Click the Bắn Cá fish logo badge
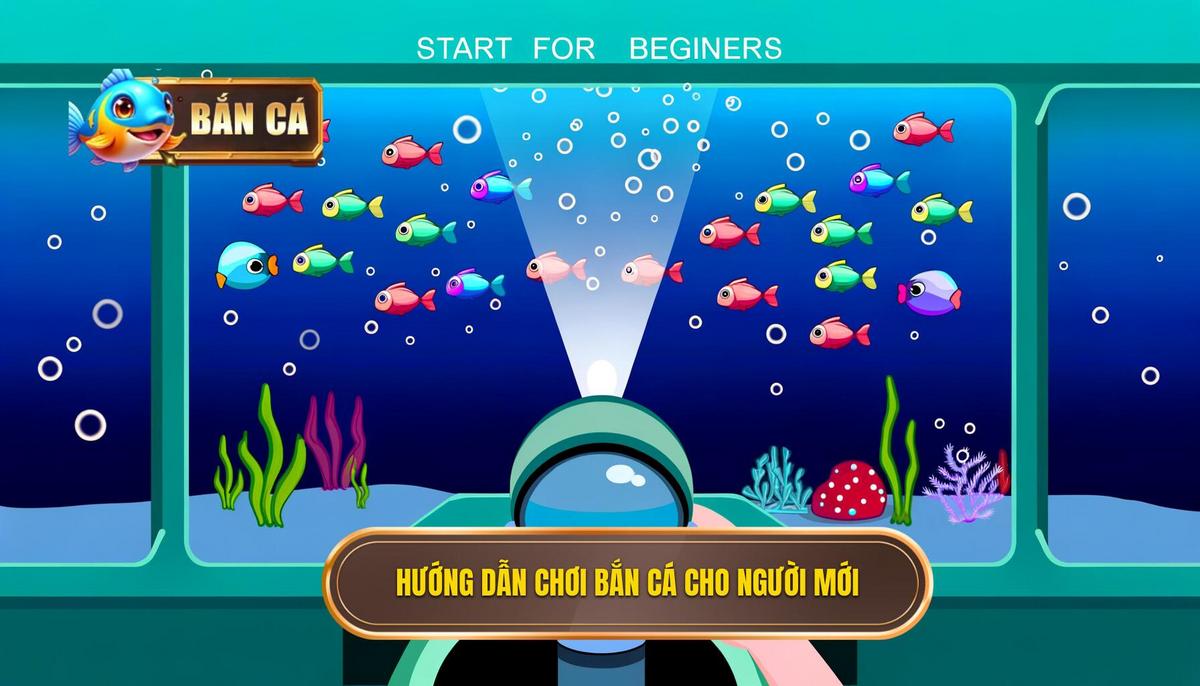 click(x=198, y=119)
